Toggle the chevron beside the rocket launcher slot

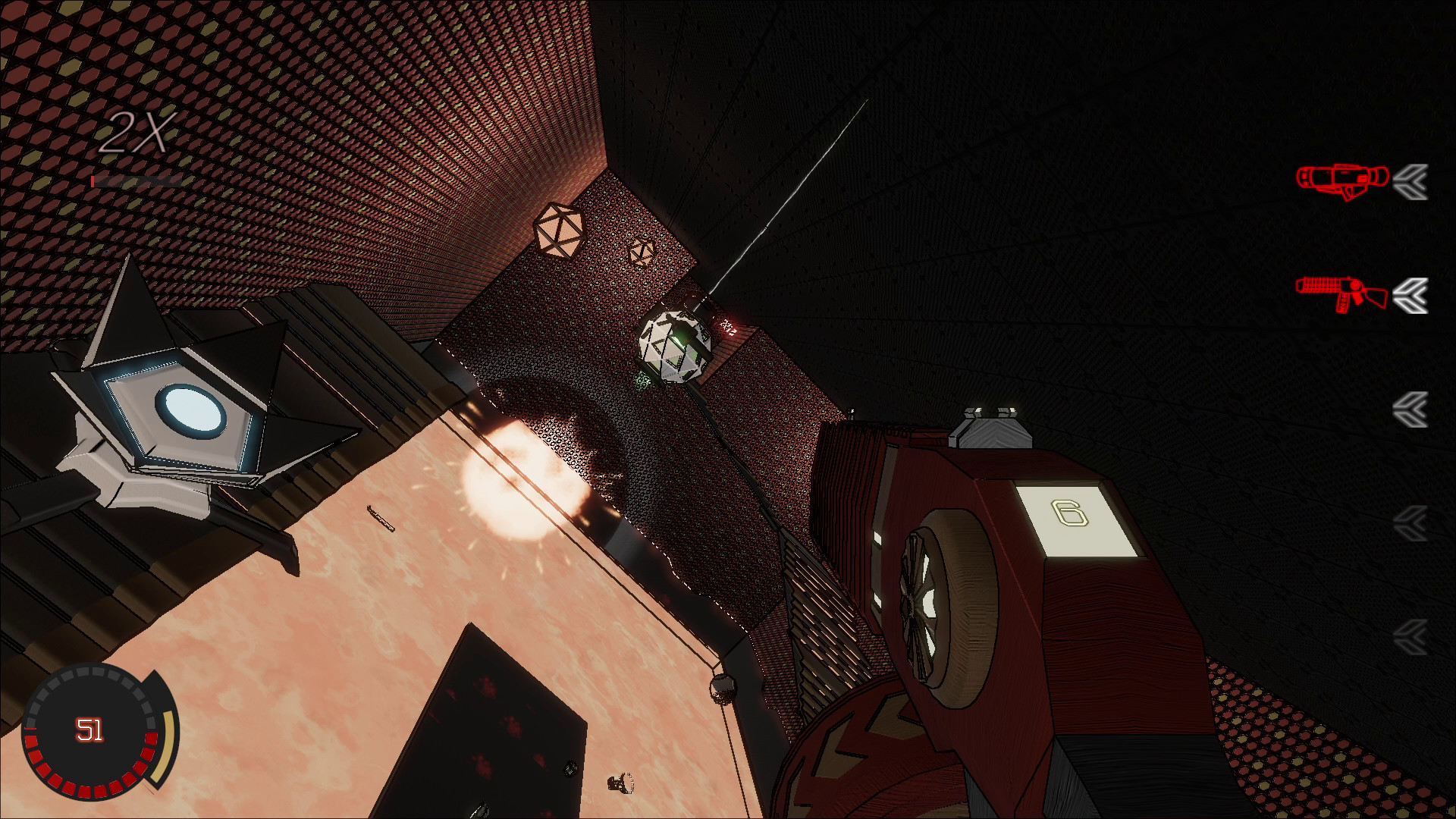(x=1411, y=180)
